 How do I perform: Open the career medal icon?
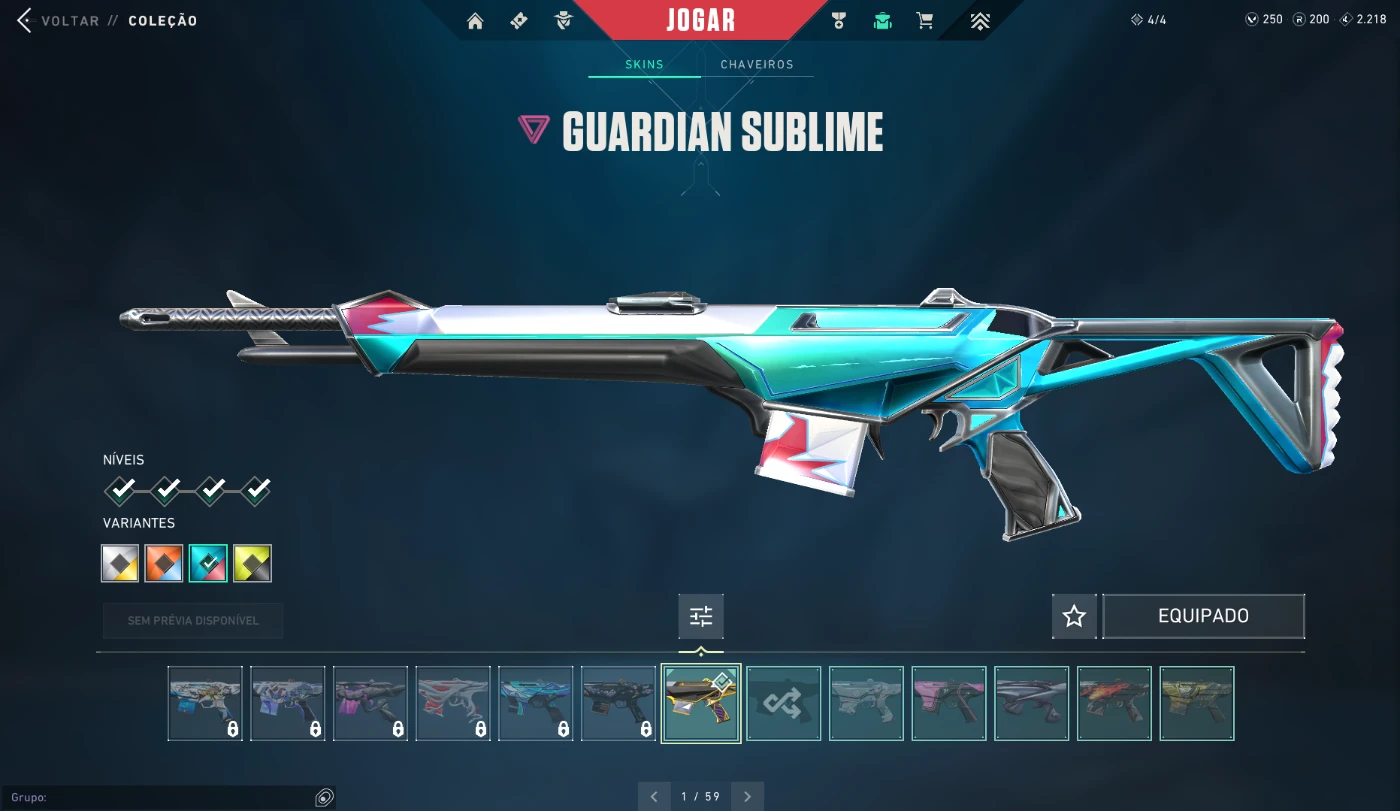(x=839, y=21)
